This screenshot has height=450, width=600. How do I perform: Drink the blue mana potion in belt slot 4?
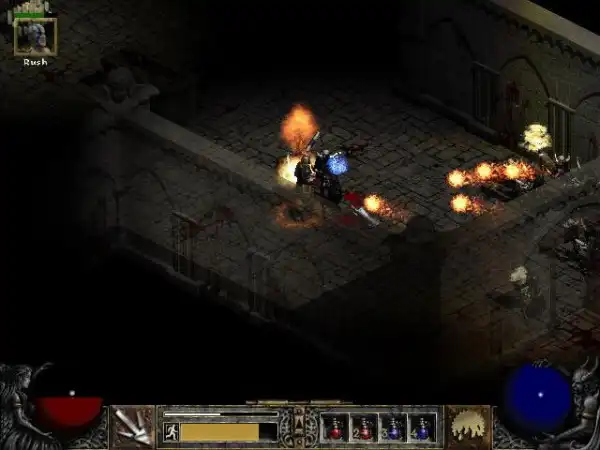click(x=422, y=428)
